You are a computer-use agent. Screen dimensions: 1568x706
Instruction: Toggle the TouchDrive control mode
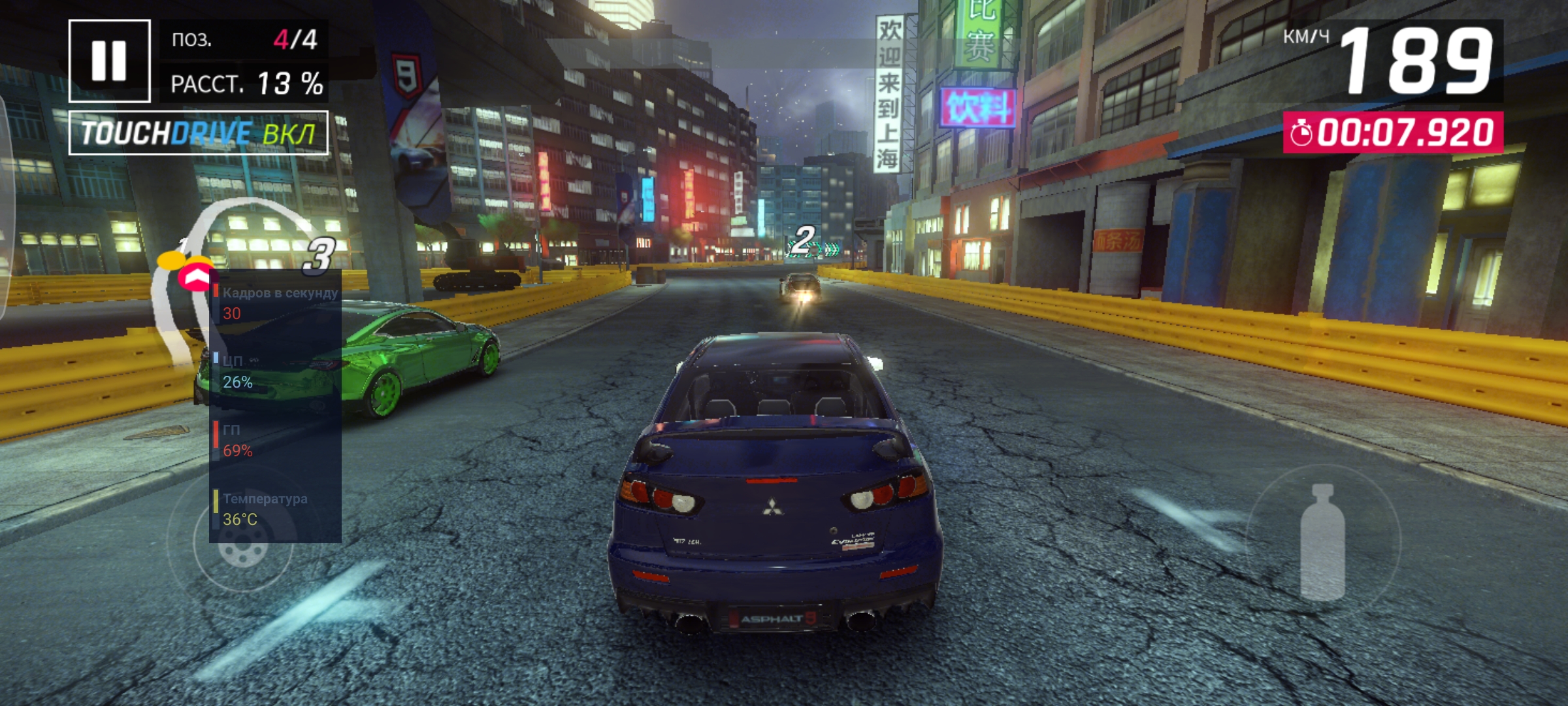(x=199, y=133)
